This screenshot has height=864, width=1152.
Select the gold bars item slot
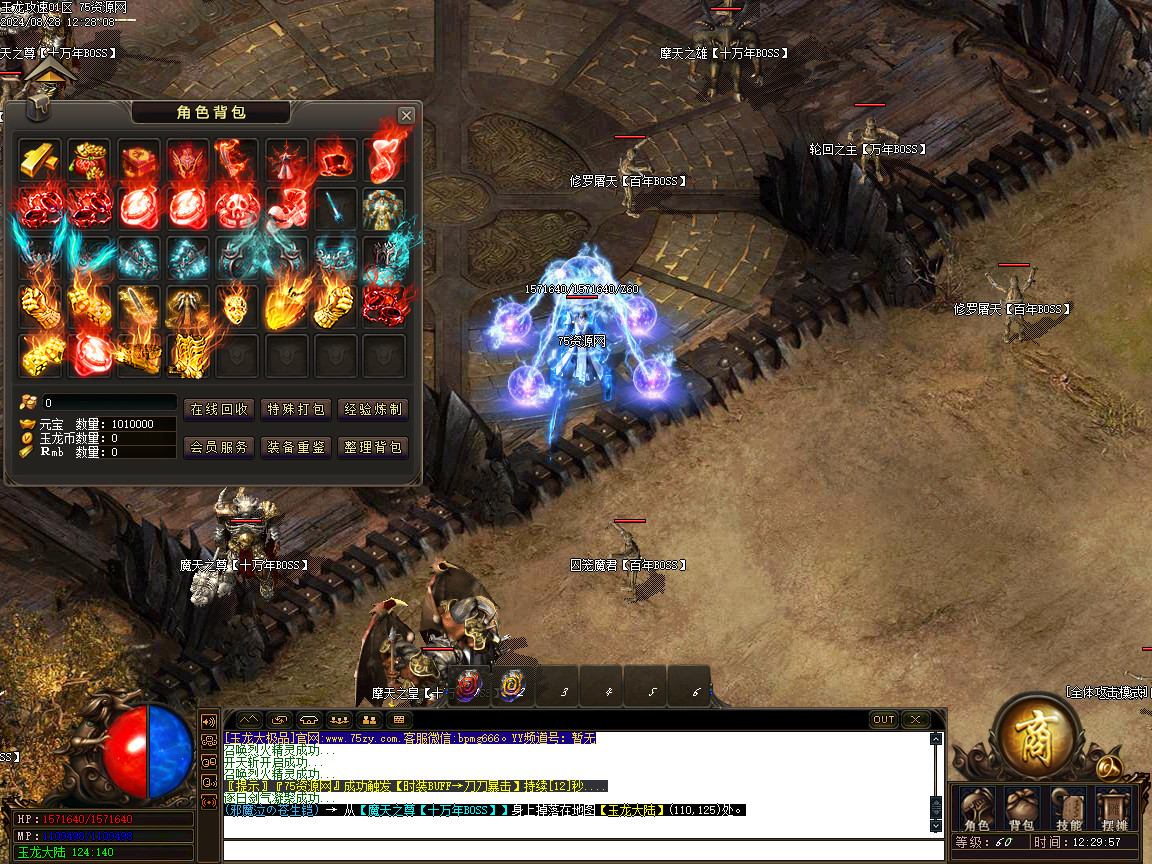click(41, 160)
